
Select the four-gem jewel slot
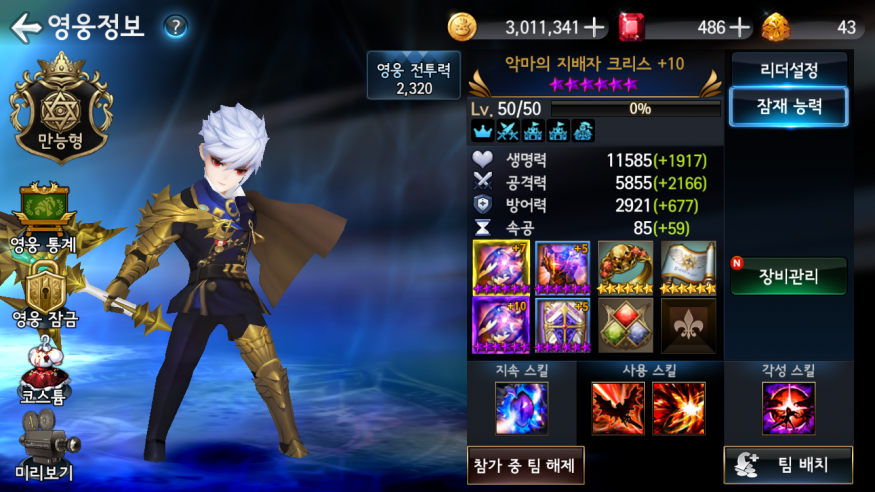(626, 325)
